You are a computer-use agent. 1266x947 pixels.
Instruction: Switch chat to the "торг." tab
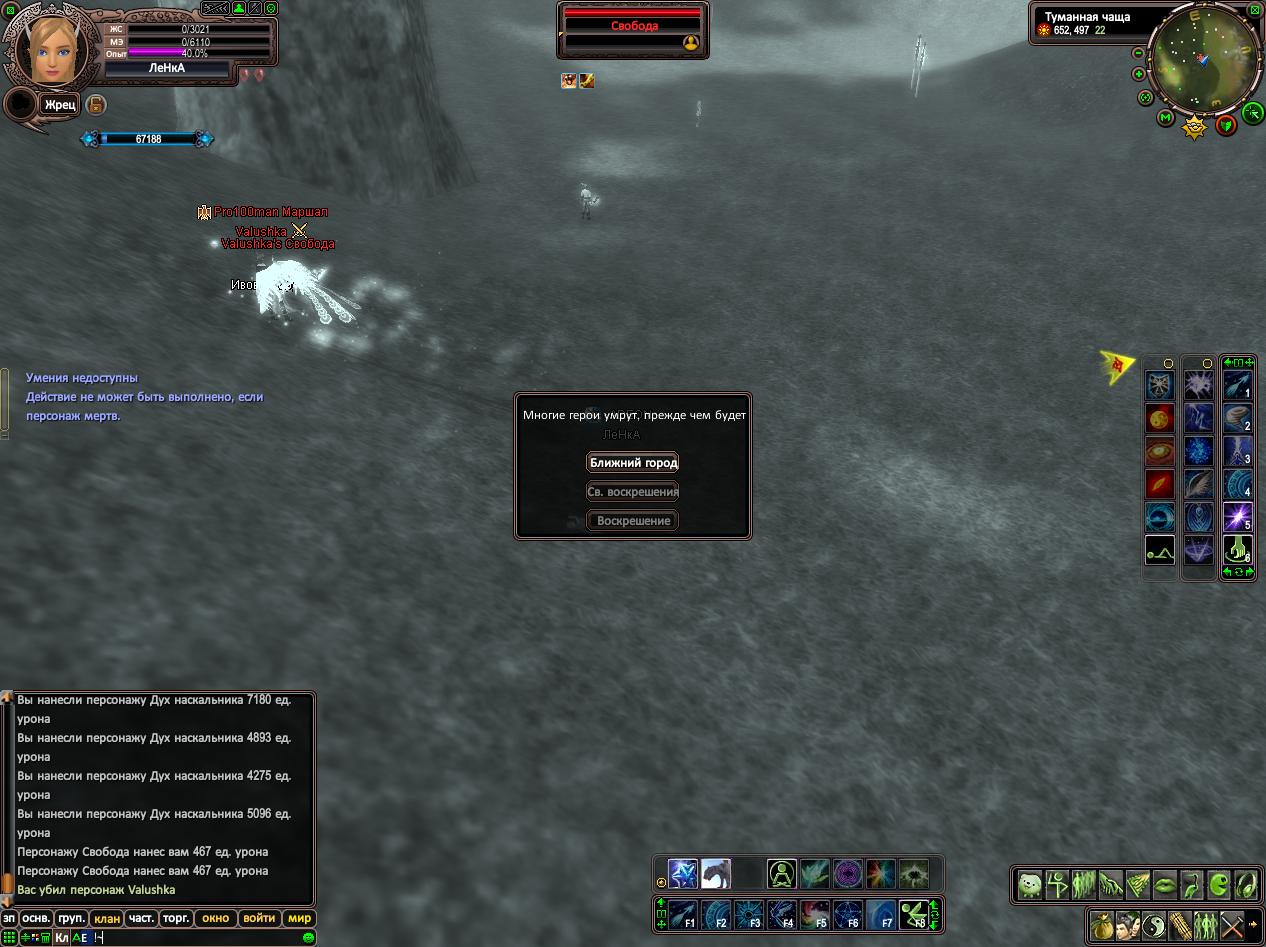point(177,918)
